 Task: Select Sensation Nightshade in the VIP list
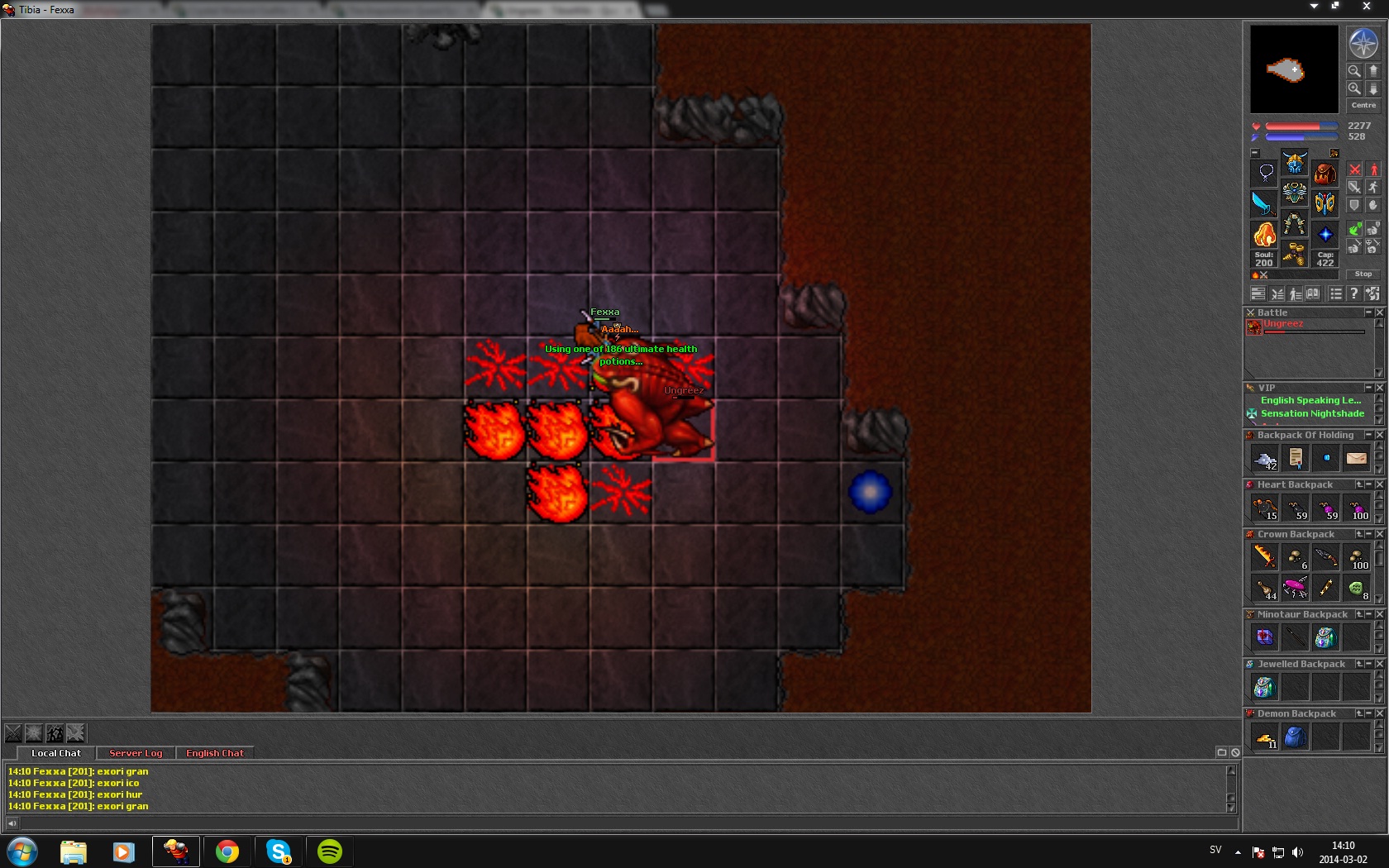coord(1312,413)
